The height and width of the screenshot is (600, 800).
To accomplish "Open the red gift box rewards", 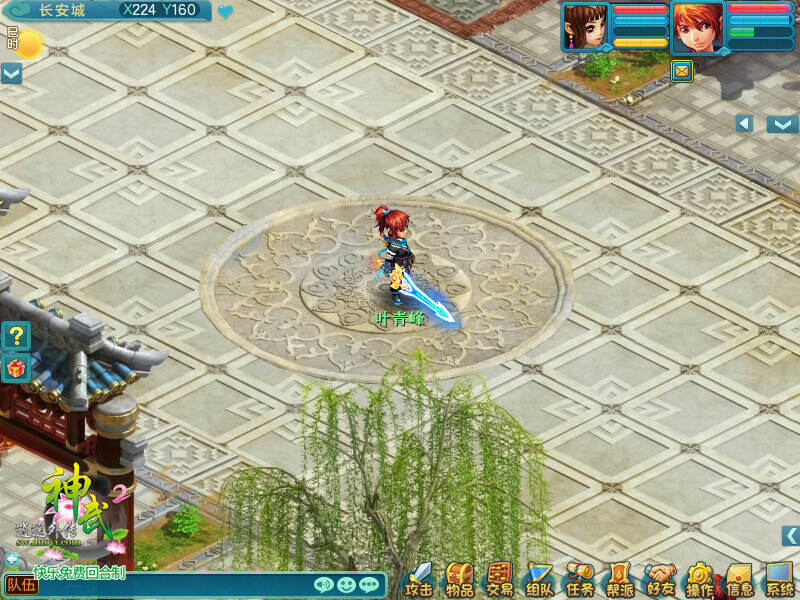I will (17, 368).
